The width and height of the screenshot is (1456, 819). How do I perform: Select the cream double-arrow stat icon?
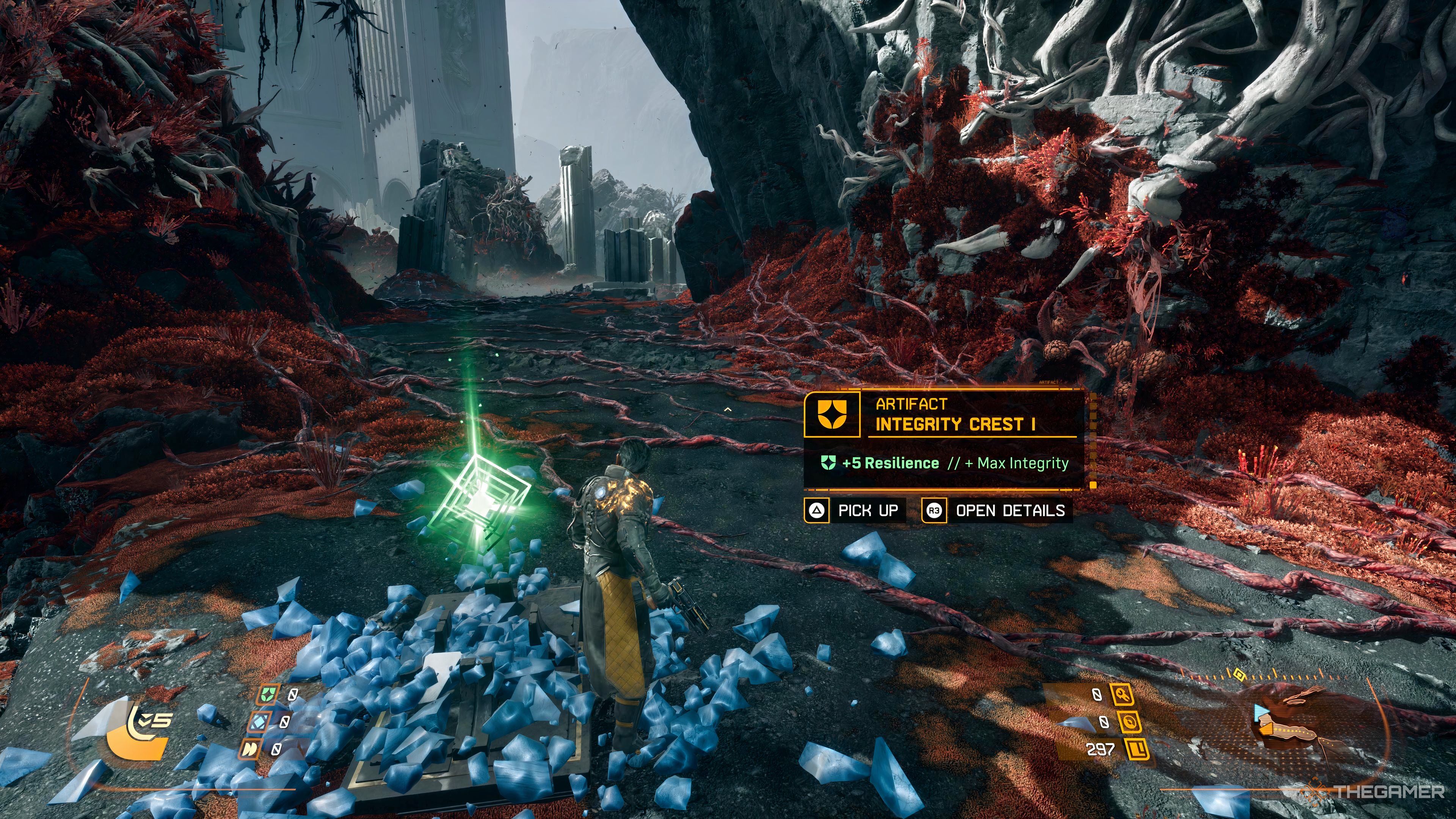[249, 749]
